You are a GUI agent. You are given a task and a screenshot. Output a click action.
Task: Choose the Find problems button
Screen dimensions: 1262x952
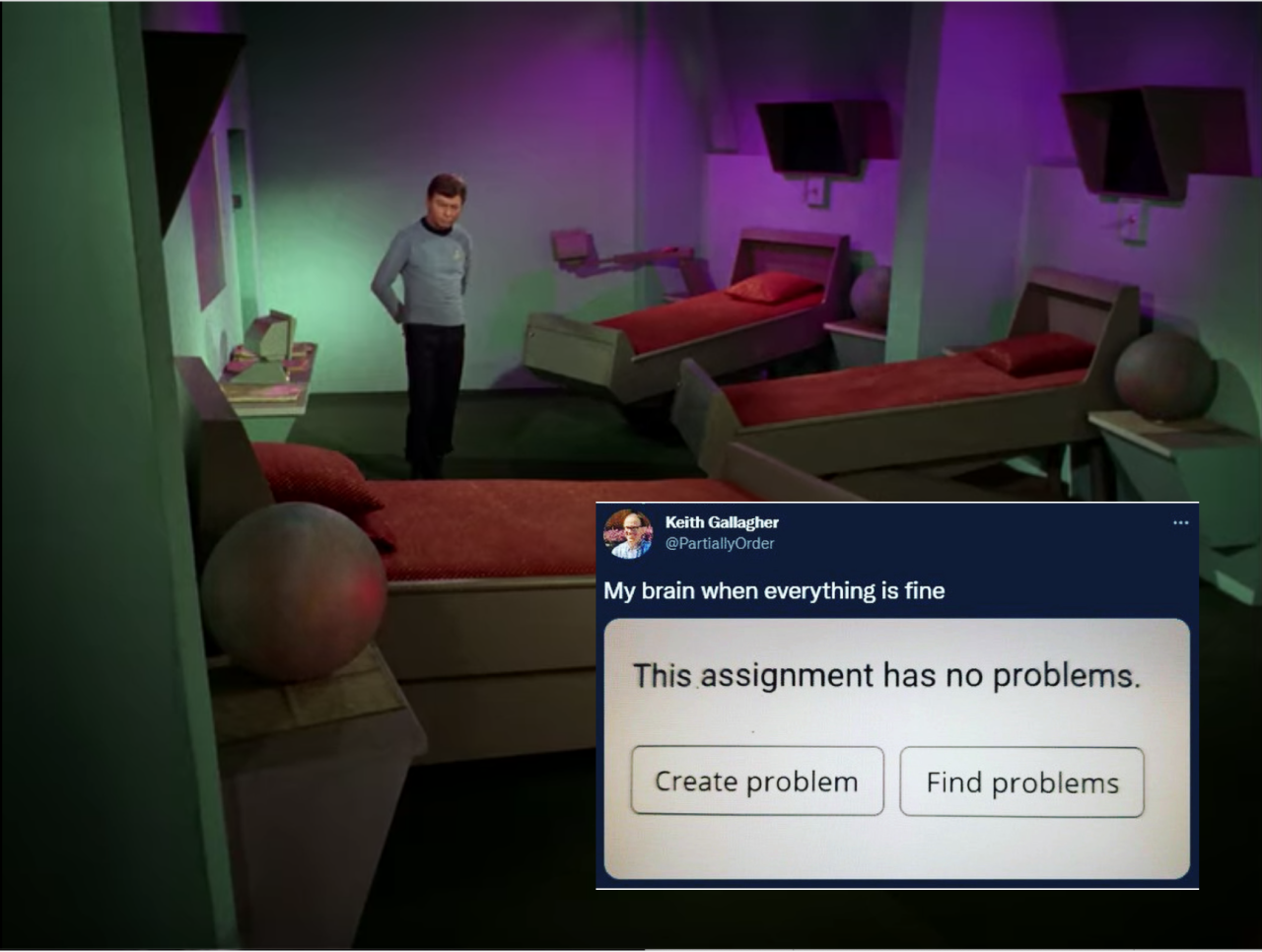pyautogui.click(x=1021, y=782)
